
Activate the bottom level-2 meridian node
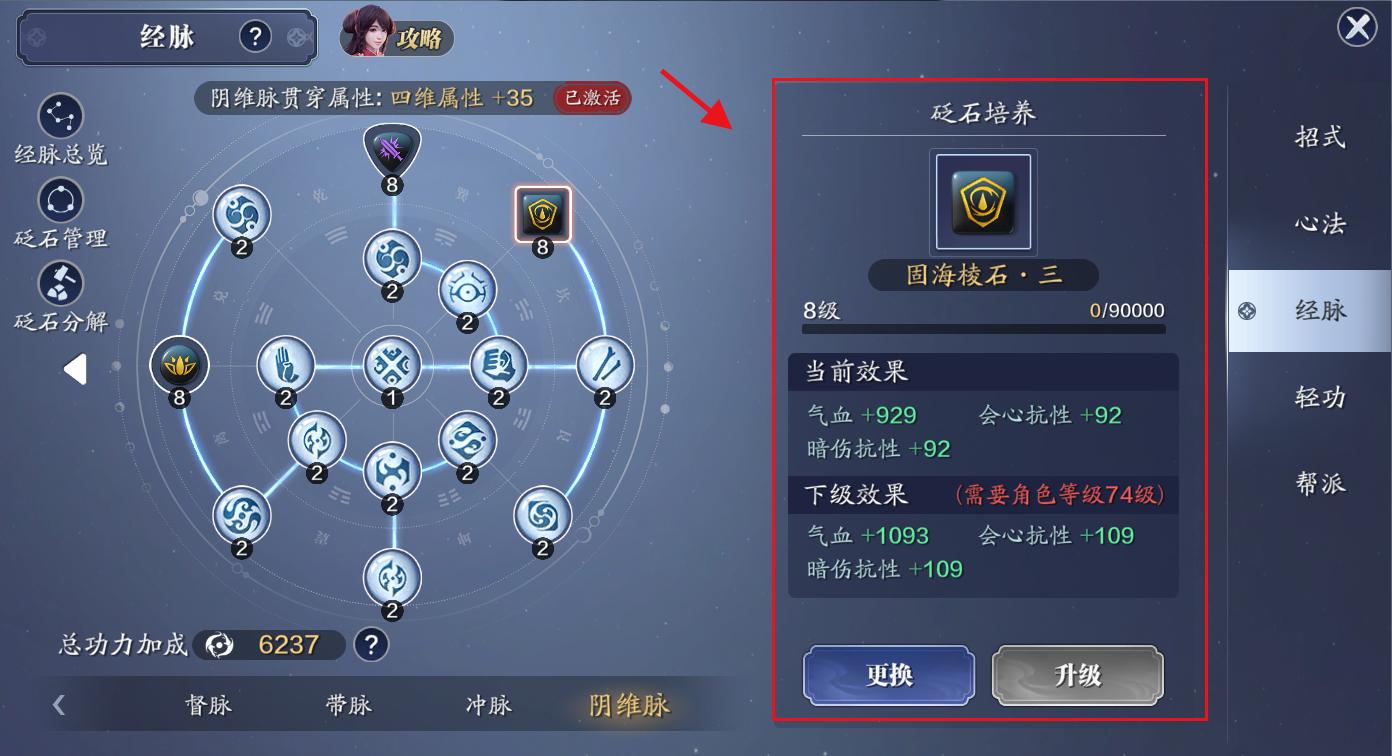coord(391,578)
